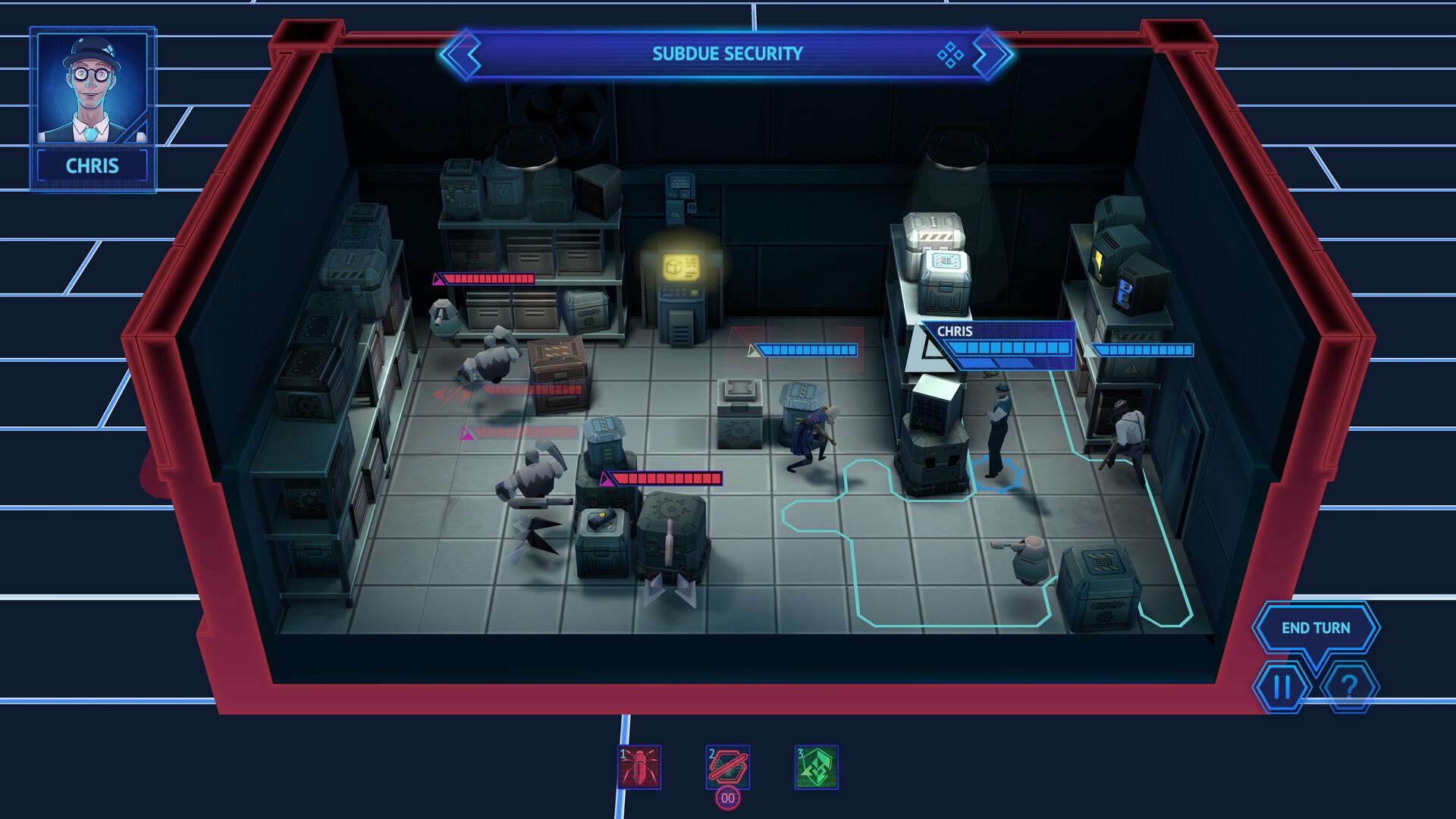Click the SUBDUE SECURITY objective title
1456x819 pixels.
[x=728, y=53]
